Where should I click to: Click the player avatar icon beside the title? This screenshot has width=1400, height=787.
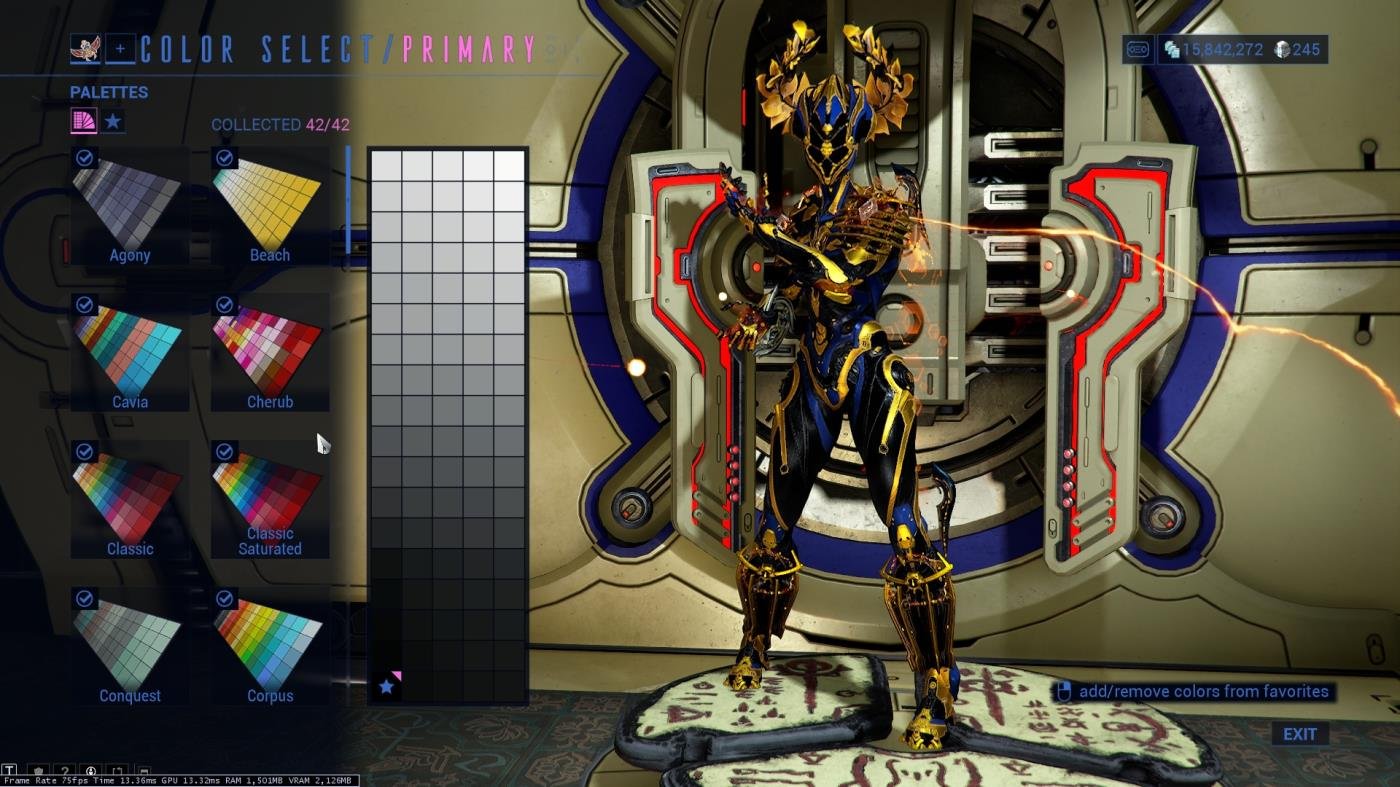[85, 48]
